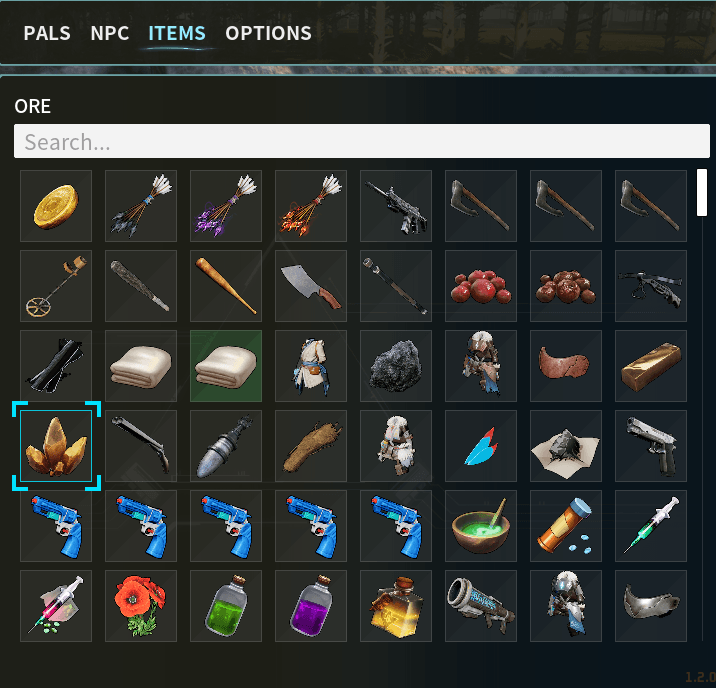Select the purple potion bottle
The width and height of the screenshot is (716, 688).
point(311,606)
